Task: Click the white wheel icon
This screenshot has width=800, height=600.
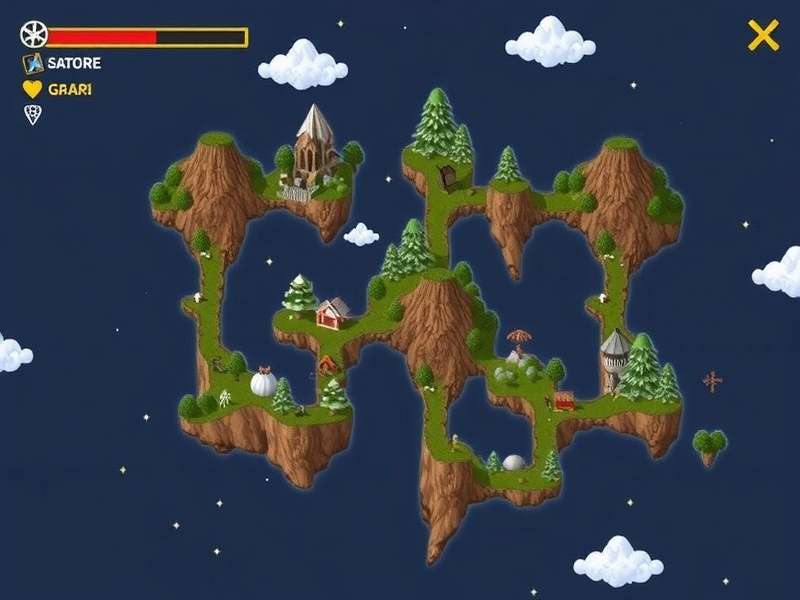Action: click(x=33, y=35)
